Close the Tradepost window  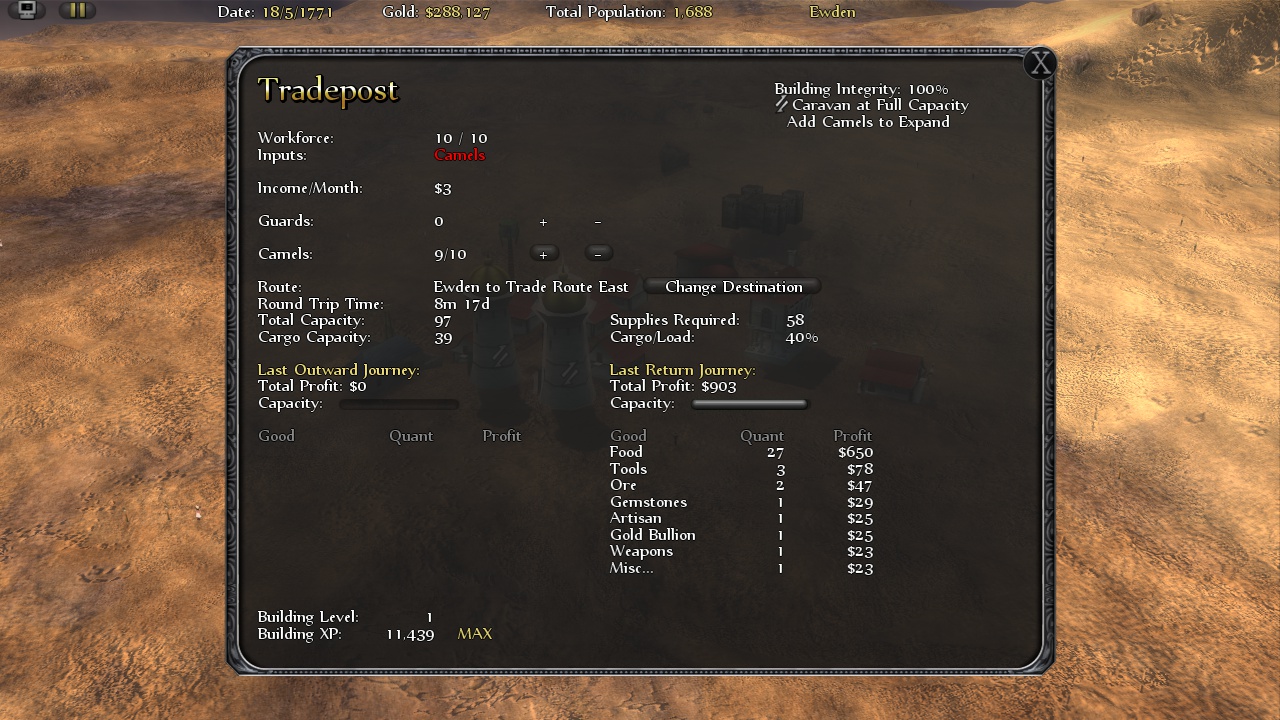(1041, 63)
